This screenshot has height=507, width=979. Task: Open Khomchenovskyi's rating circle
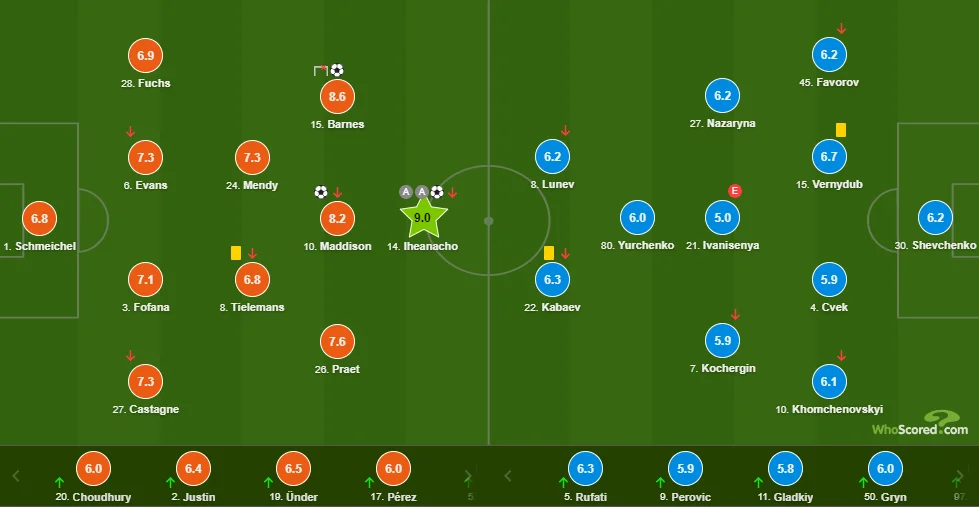829,381
